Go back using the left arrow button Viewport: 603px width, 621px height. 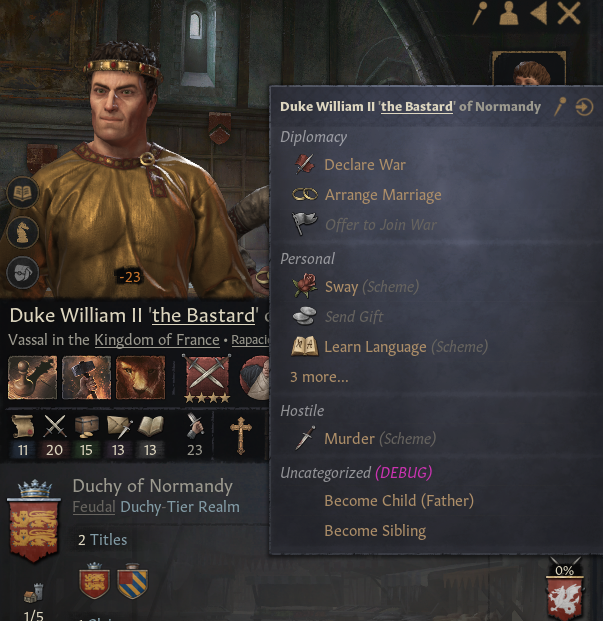point(539,13)
